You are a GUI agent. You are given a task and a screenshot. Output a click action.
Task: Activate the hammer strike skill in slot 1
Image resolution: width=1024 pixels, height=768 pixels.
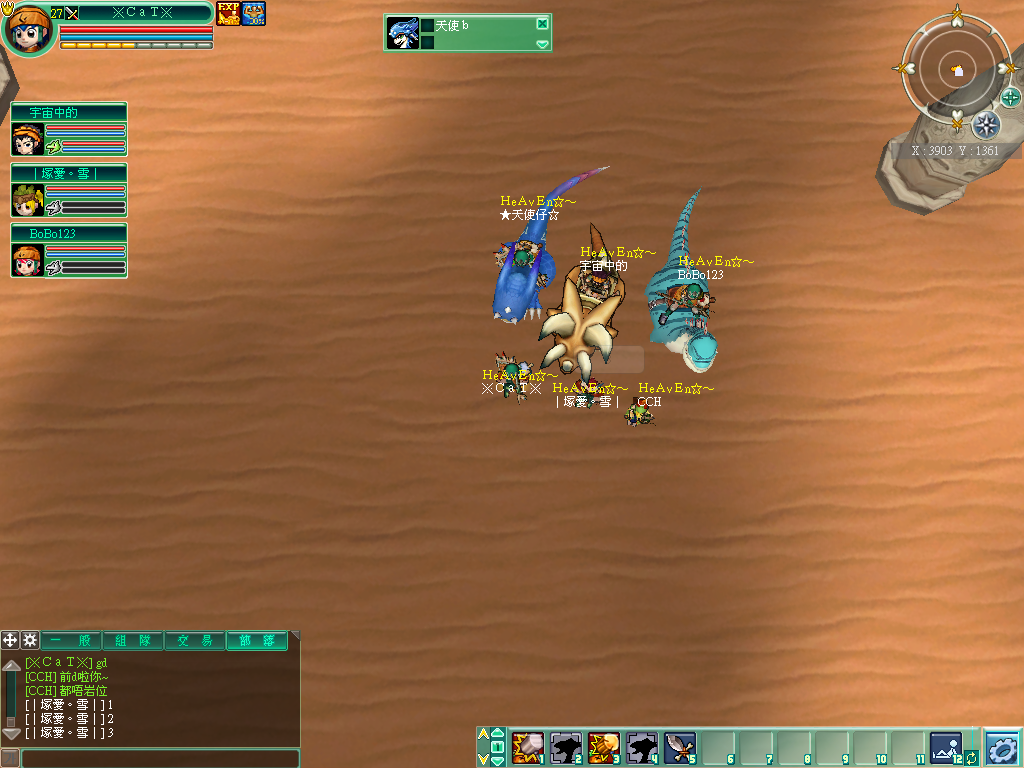click(x=527, y=746)
